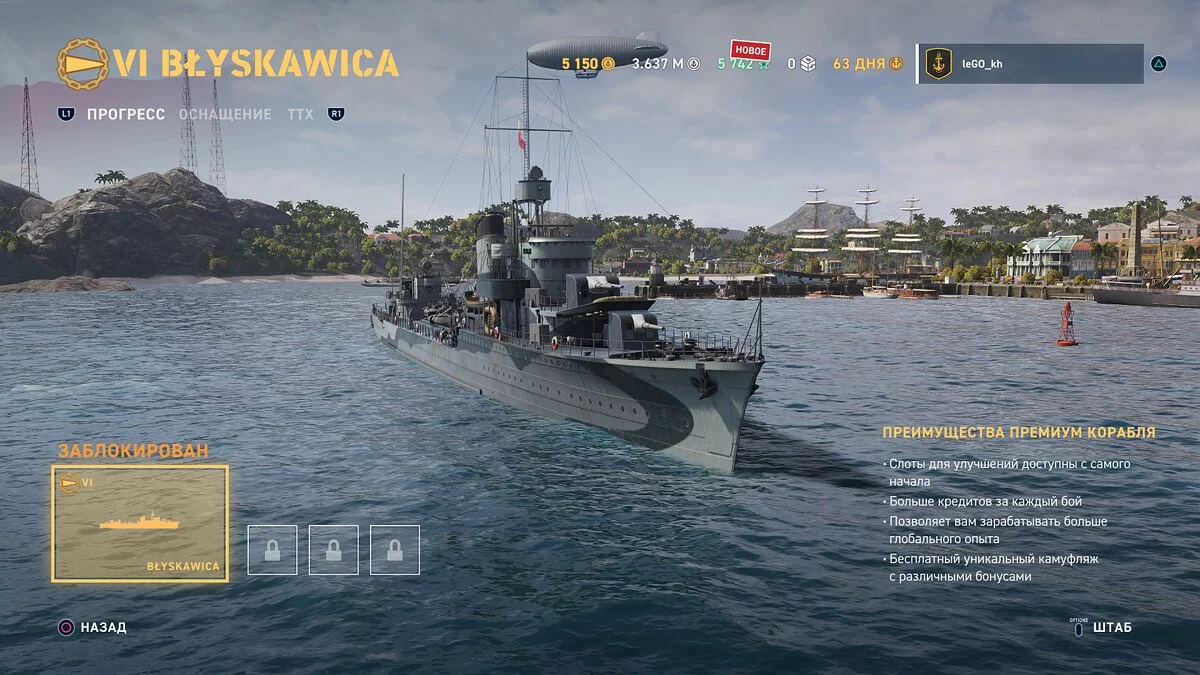Open the 63 дня premium account indicator
Image resolution: width=1200 pixels, height=675 pixels.
(867, 64)
